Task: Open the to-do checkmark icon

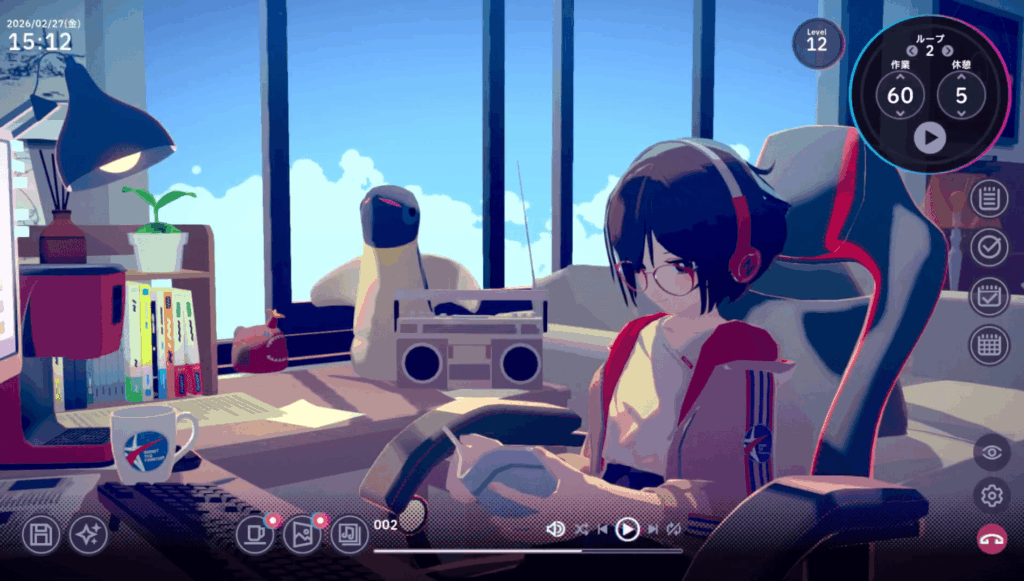Action: pyautogui.click(x=989, y=246)
